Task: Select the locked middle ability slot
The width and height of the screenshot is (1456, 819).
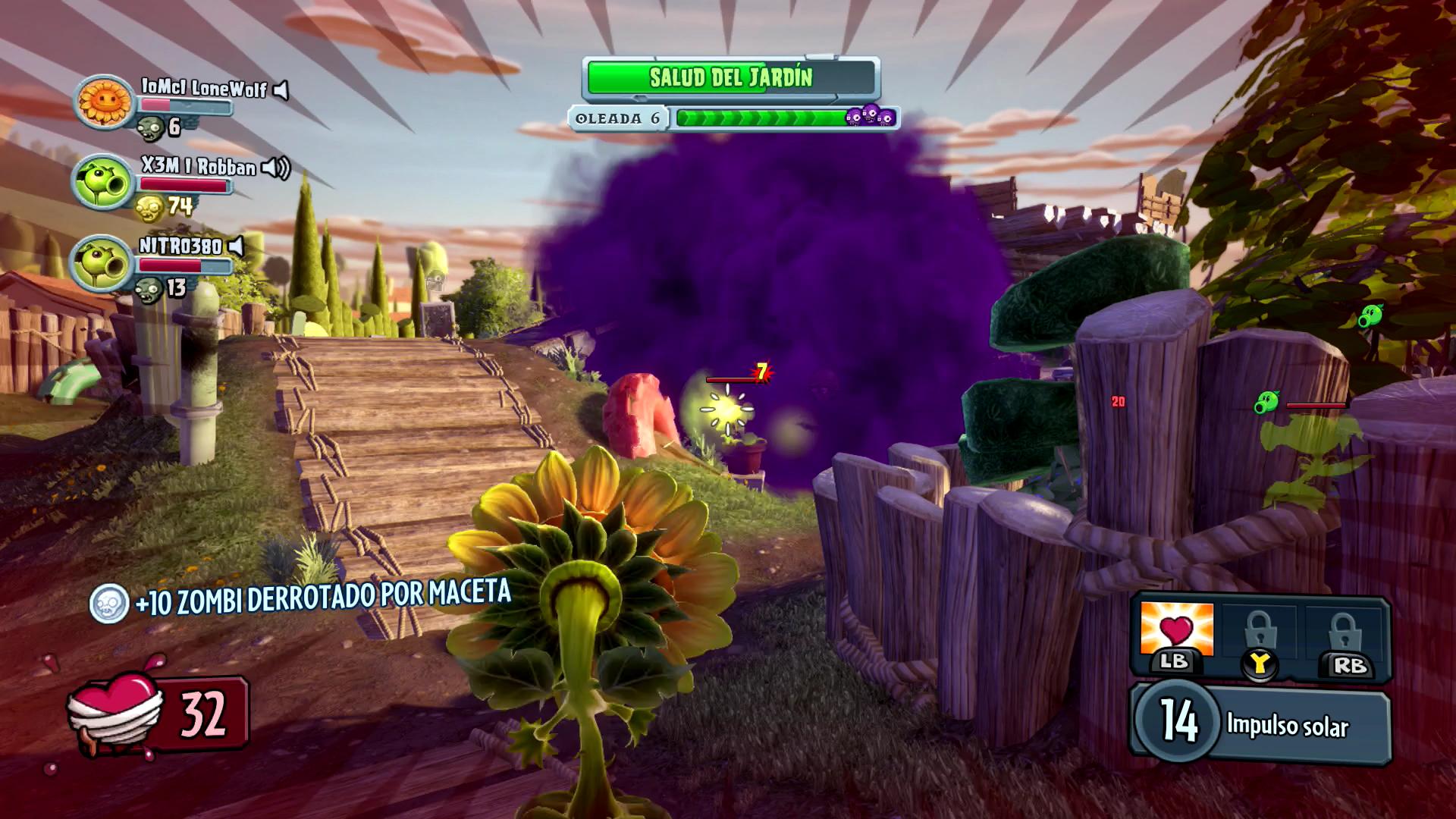Action: coord(1260,633)
